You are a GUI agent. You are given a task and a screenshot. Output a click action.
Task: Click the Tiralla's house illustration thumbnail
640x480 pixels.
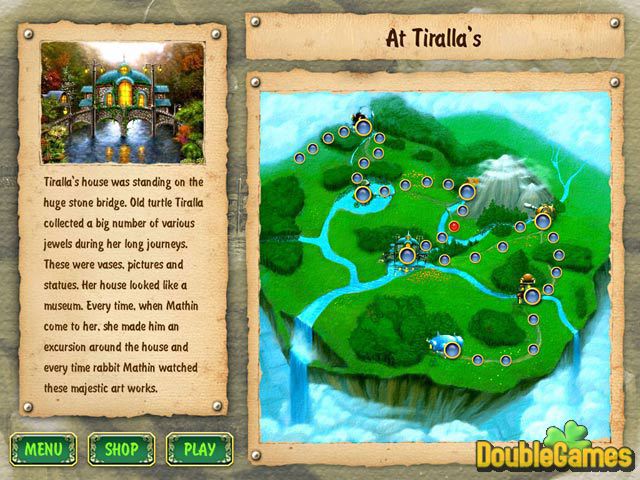pyautogui.click(x=122, y=102)
